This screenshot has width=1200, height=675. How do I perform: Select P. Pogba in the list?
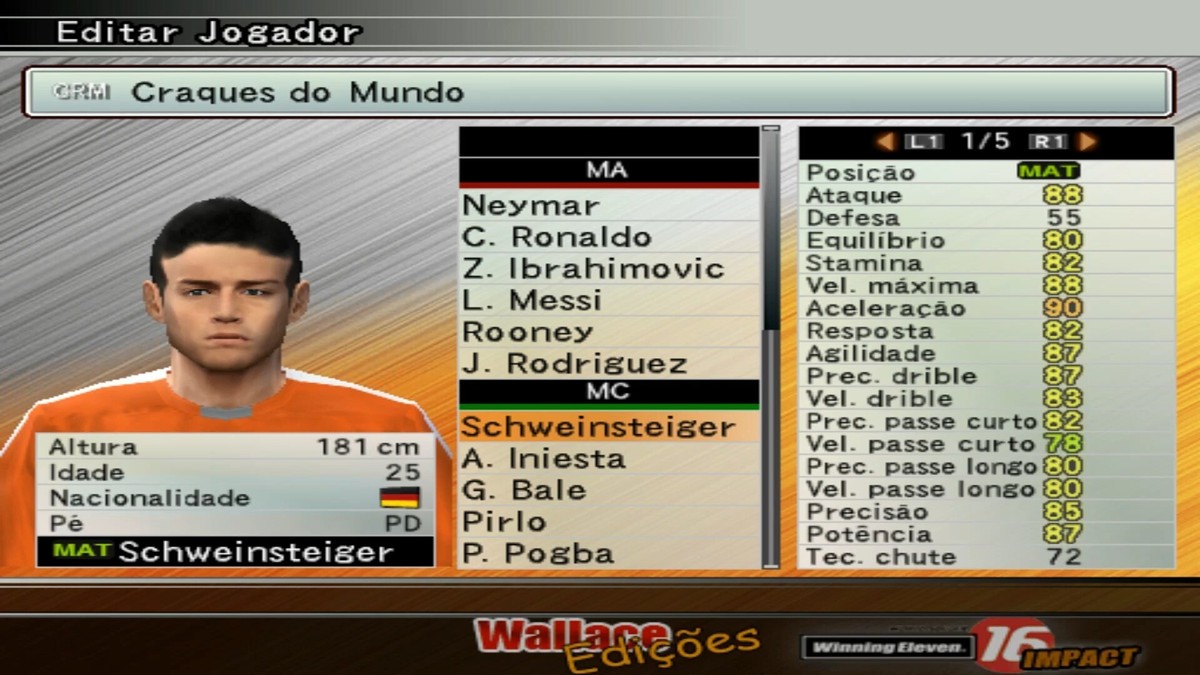608,553
